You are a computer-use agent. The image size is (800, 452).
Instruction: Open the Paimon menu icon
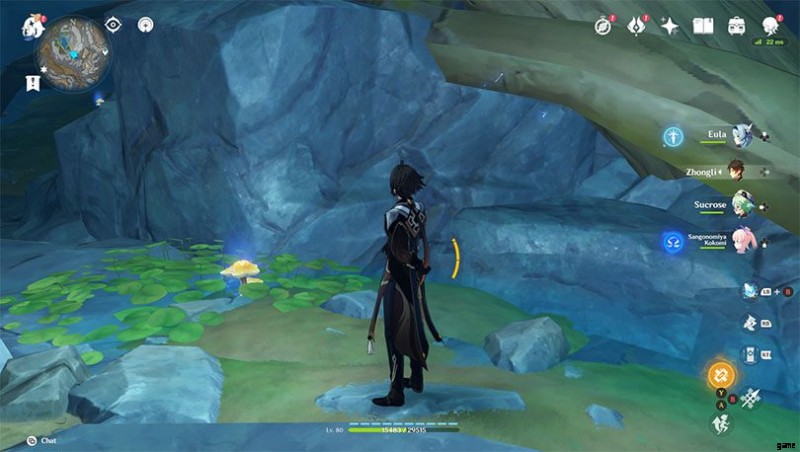32,26
